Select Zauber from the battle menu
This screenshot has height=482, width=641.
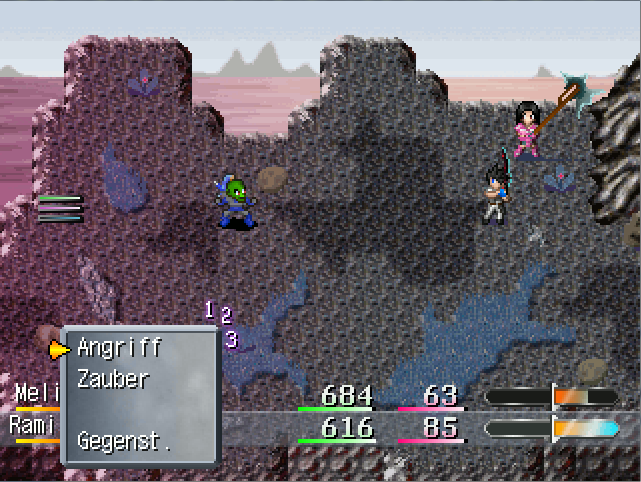tap(113, 379)
